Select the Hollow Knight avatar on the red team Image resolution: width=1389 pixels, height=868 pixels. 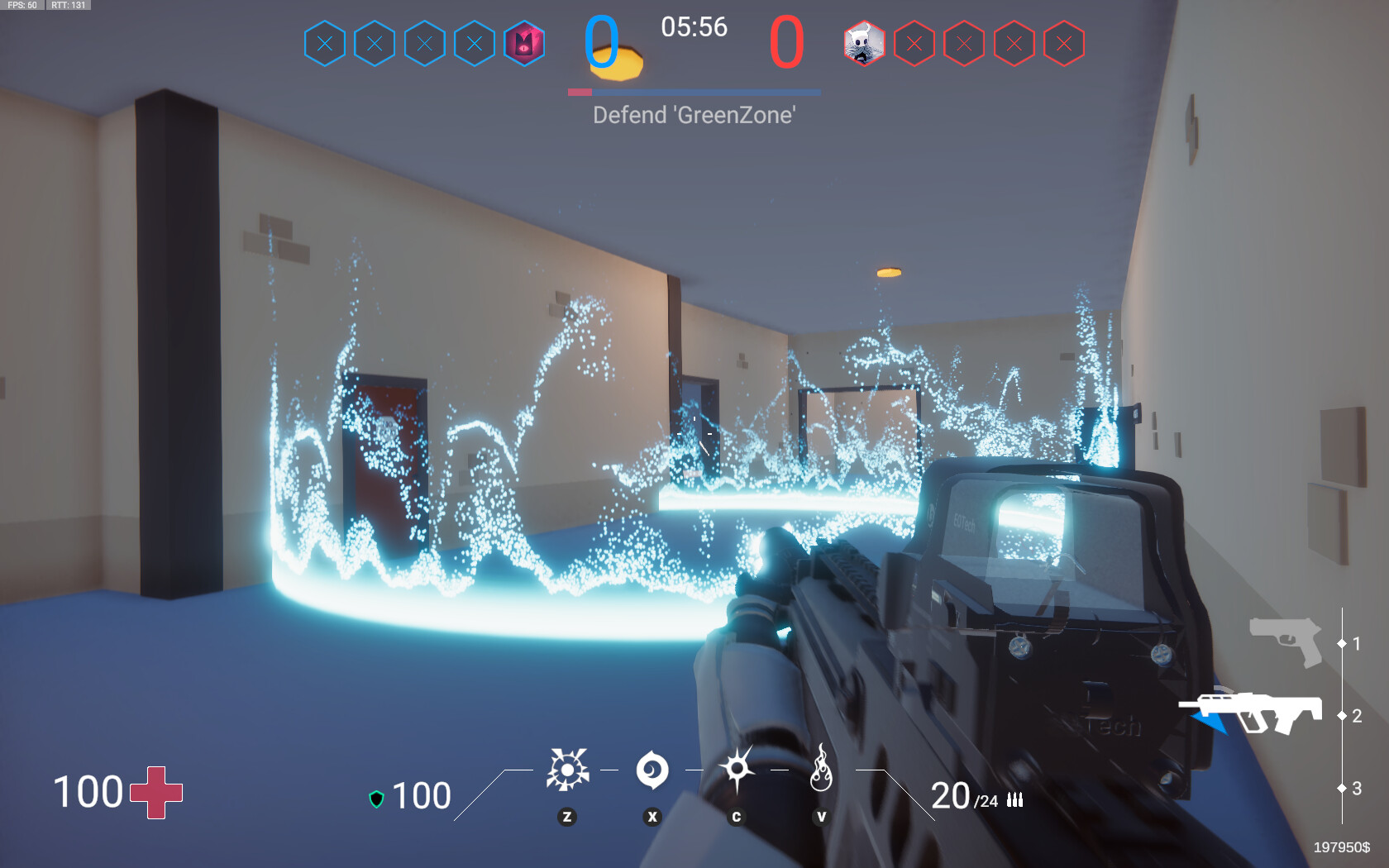pyautogui.click(x=863, y=43)
